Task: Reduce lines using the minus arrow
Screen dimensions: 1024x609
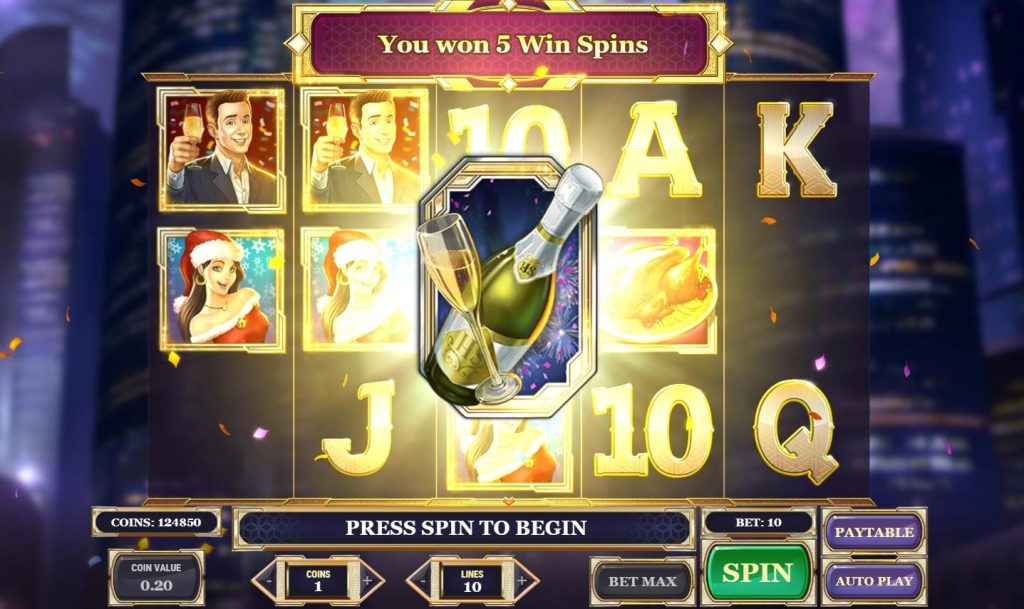Action: 422,580
